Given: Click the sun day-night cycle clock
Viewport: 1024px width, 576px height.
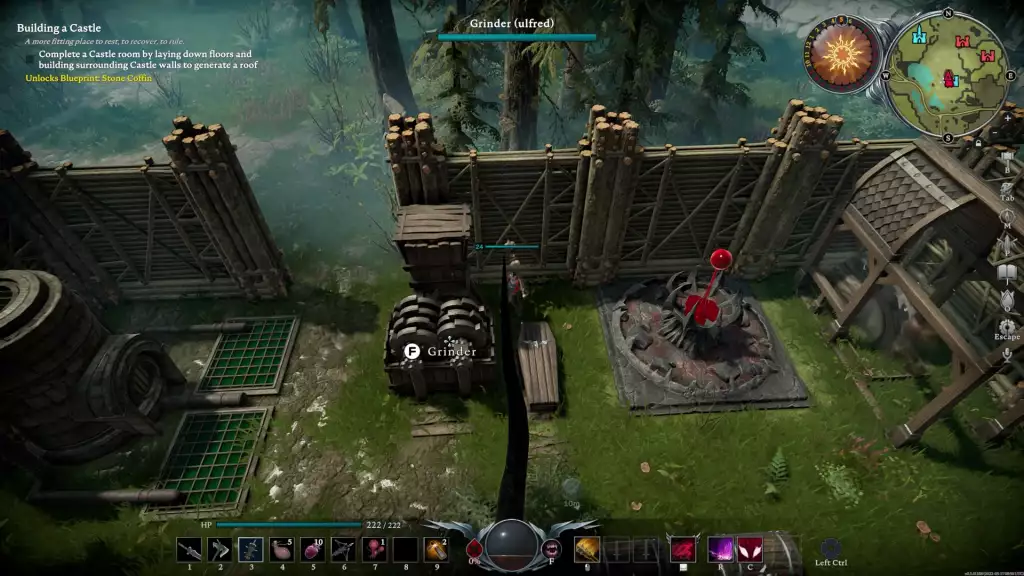Looking at the screenshot, I should click(x=841, y=55).
